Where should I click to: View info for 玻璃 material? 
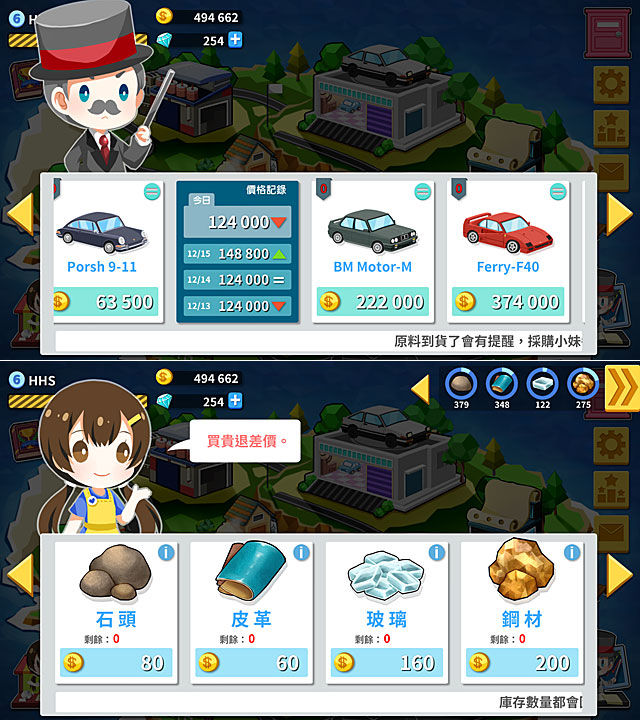click(x=437, y=553)
